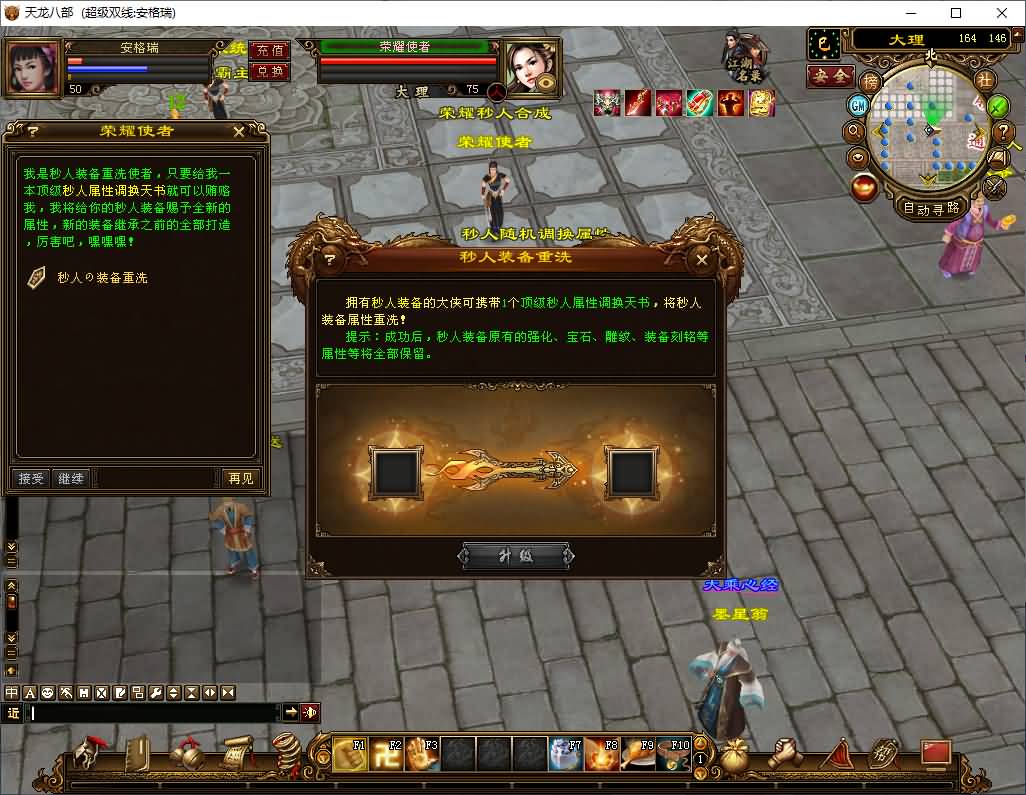The height and width of the screenshot is (795, 1026).
Task: Click the circular minimap
Action: pos(930,130)
